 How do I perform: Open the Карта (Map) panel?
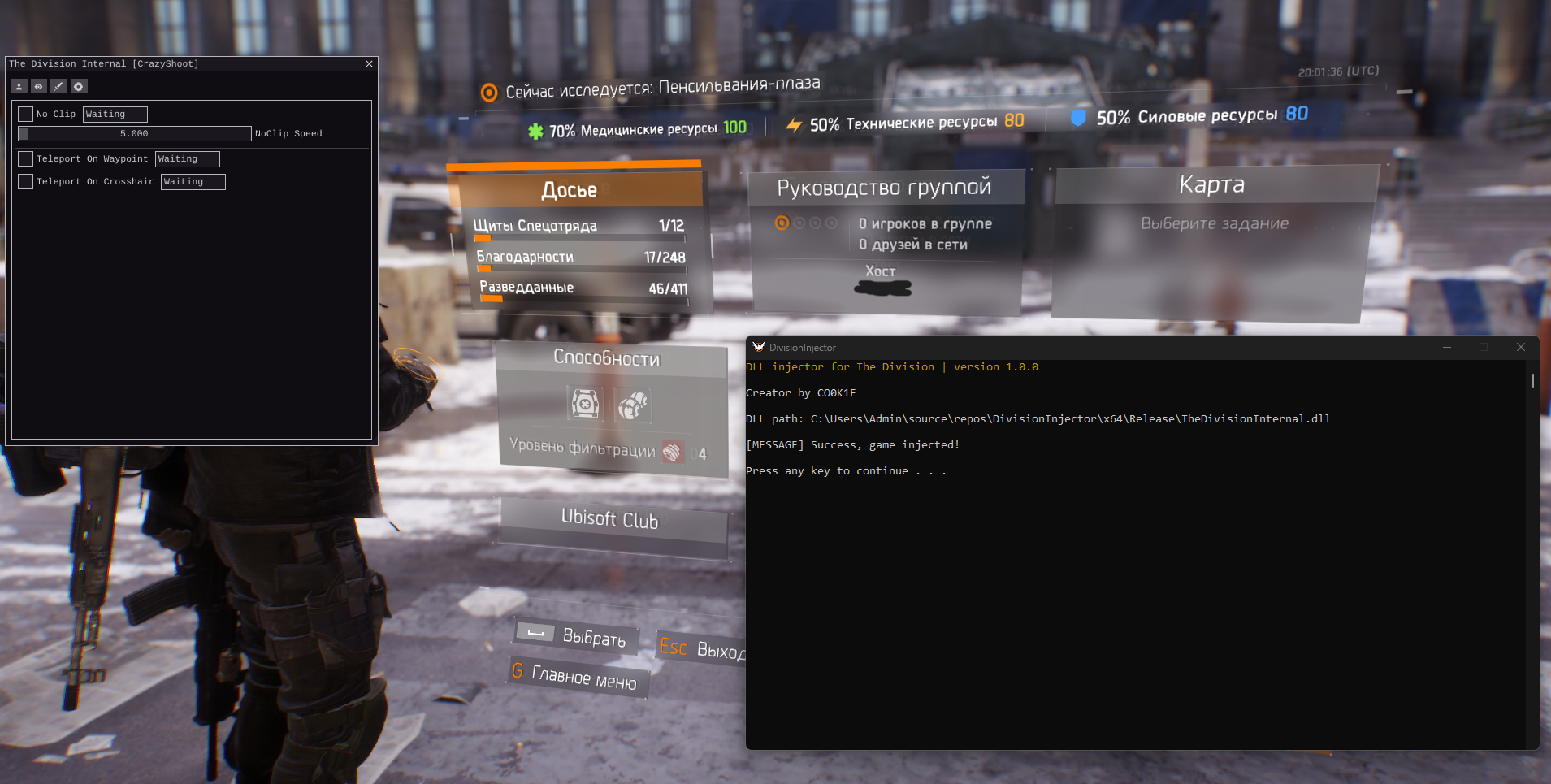coord(1211,184)
